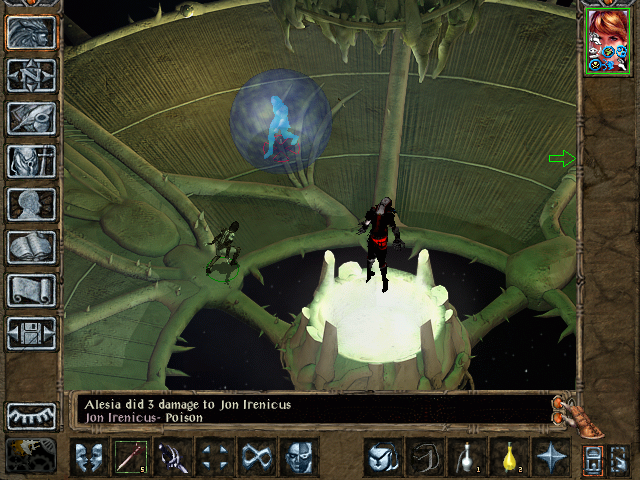This screenshot has width=640, height=480.
Task: Open the star special abilities button
Action: pos(549,458)
